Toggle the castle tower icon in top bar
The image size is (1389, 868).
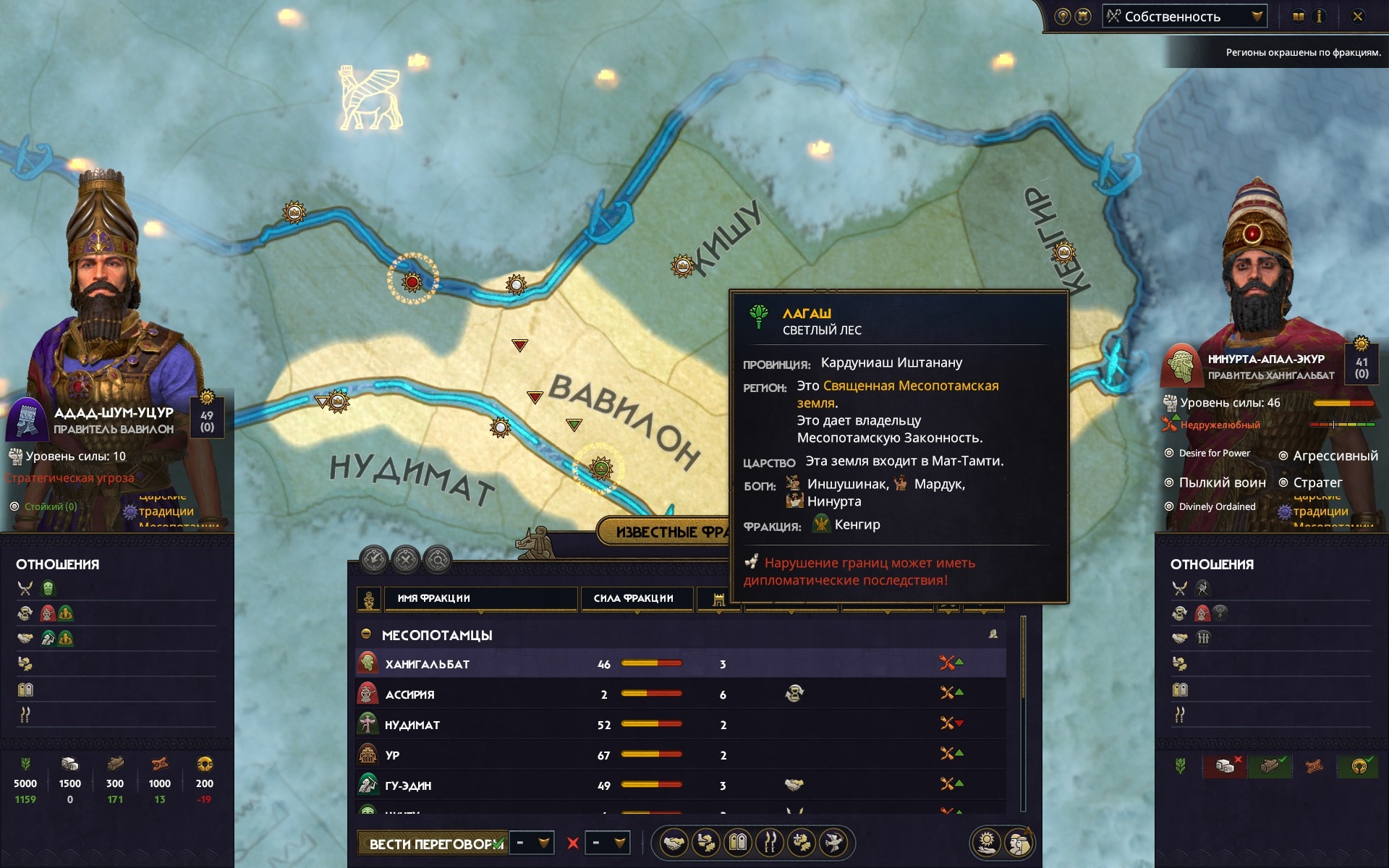1083,17
